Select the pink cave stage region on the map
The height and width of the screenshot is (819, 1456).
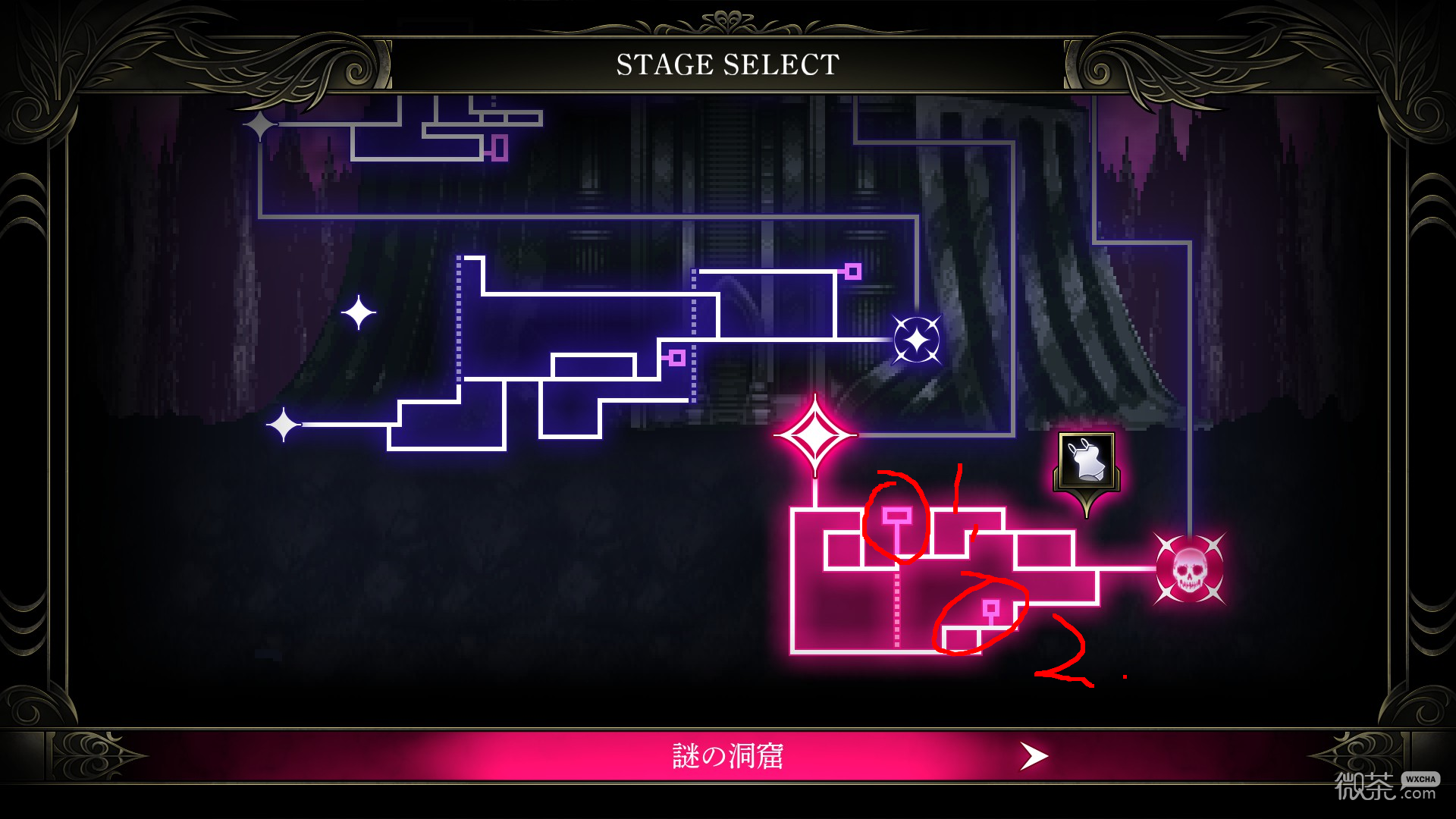point(910,576)
